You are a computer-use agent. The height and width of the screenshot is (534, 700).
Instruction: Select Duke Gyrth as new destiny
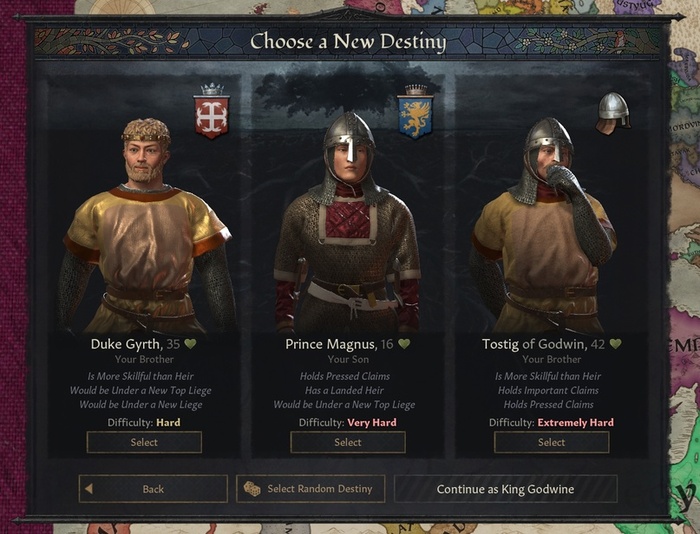pos(144,442)
